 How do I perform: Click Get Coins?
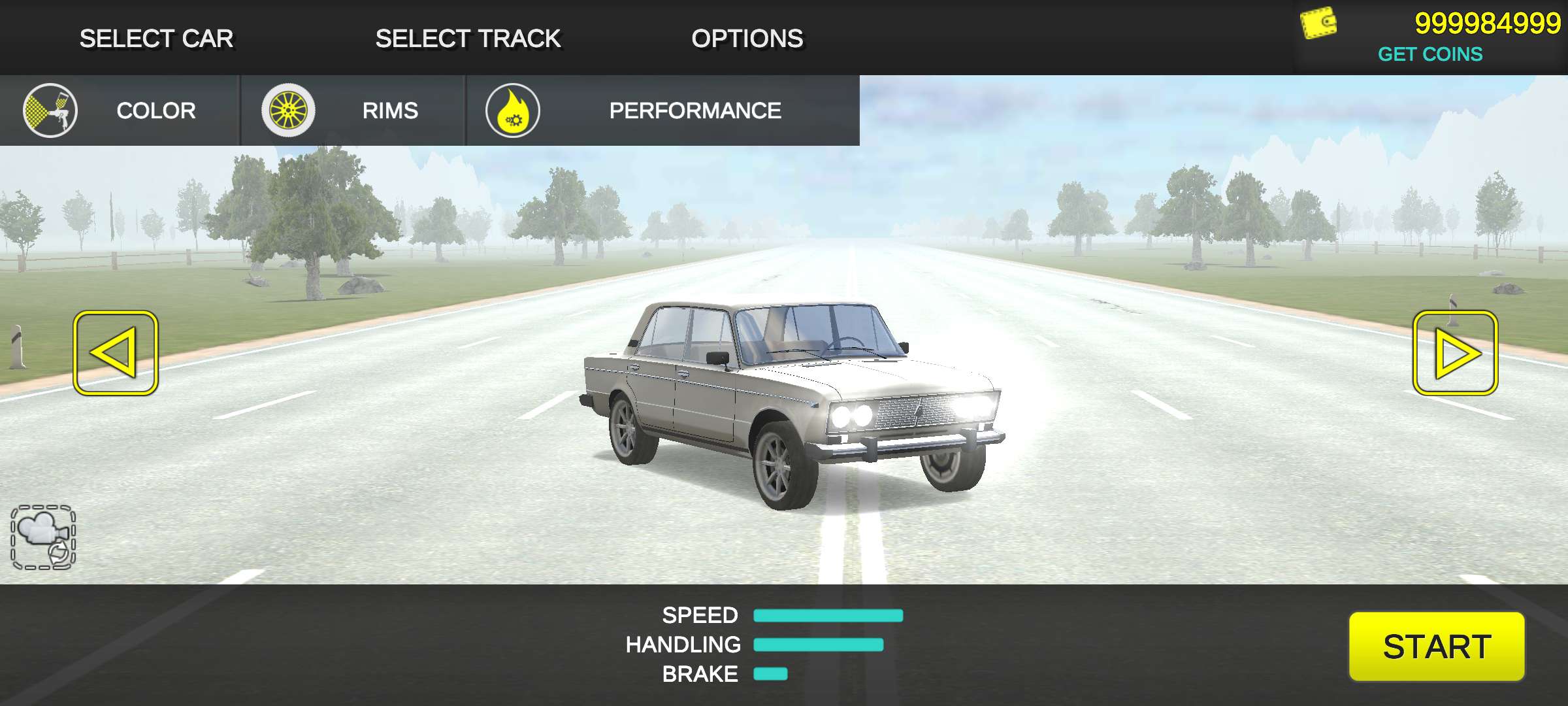[1429, 54]
